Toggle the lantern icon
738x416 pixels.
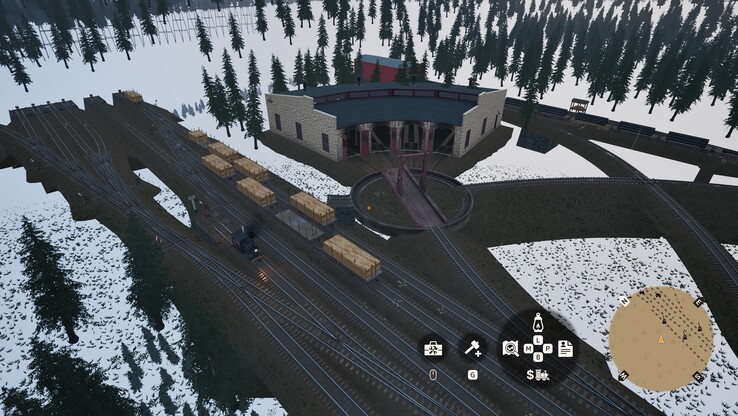click(537, 323)
